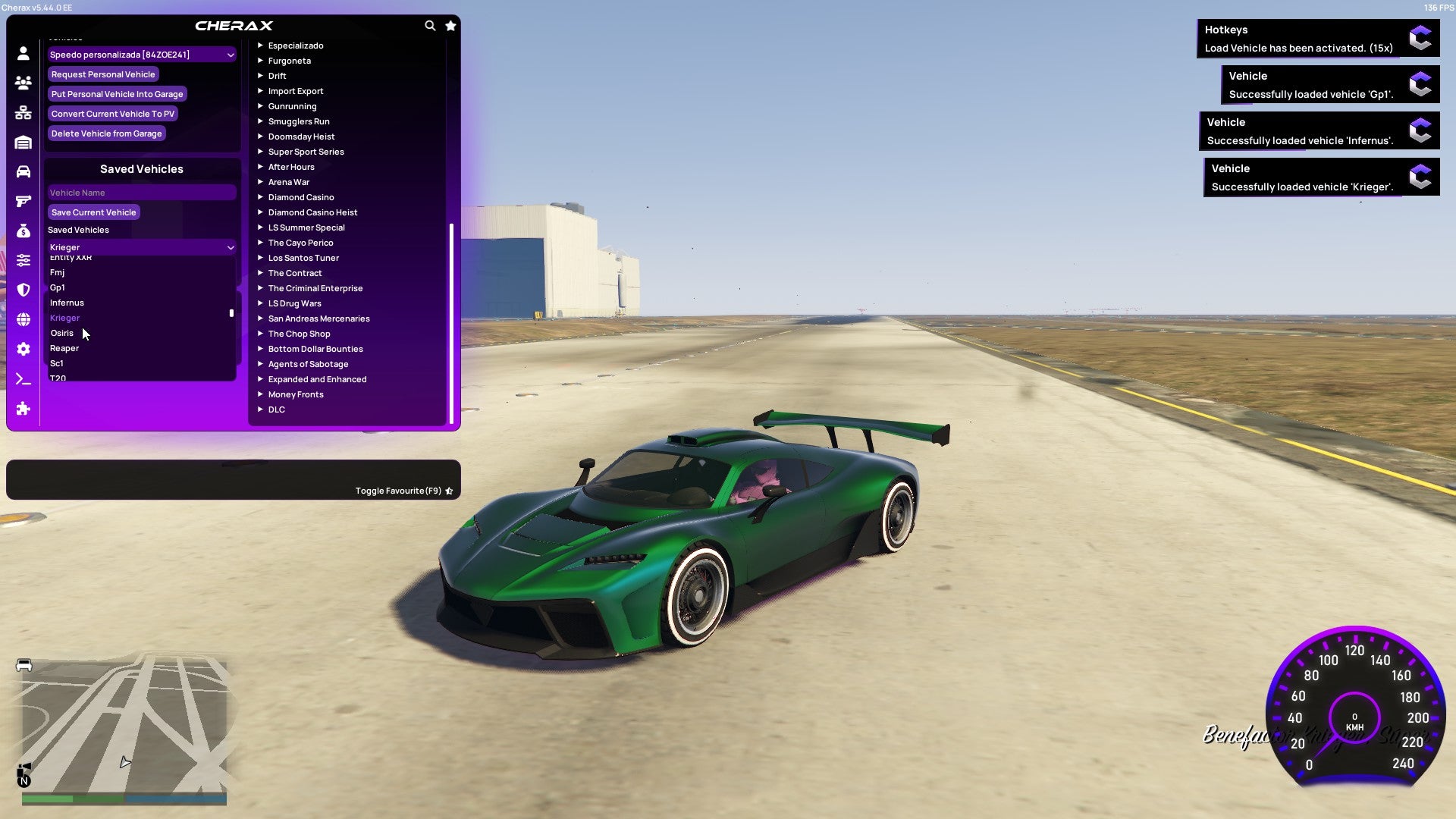This screenshot has height=819, width=1456.
Task: Select the Online Players icon
Action: coord(23,83)
